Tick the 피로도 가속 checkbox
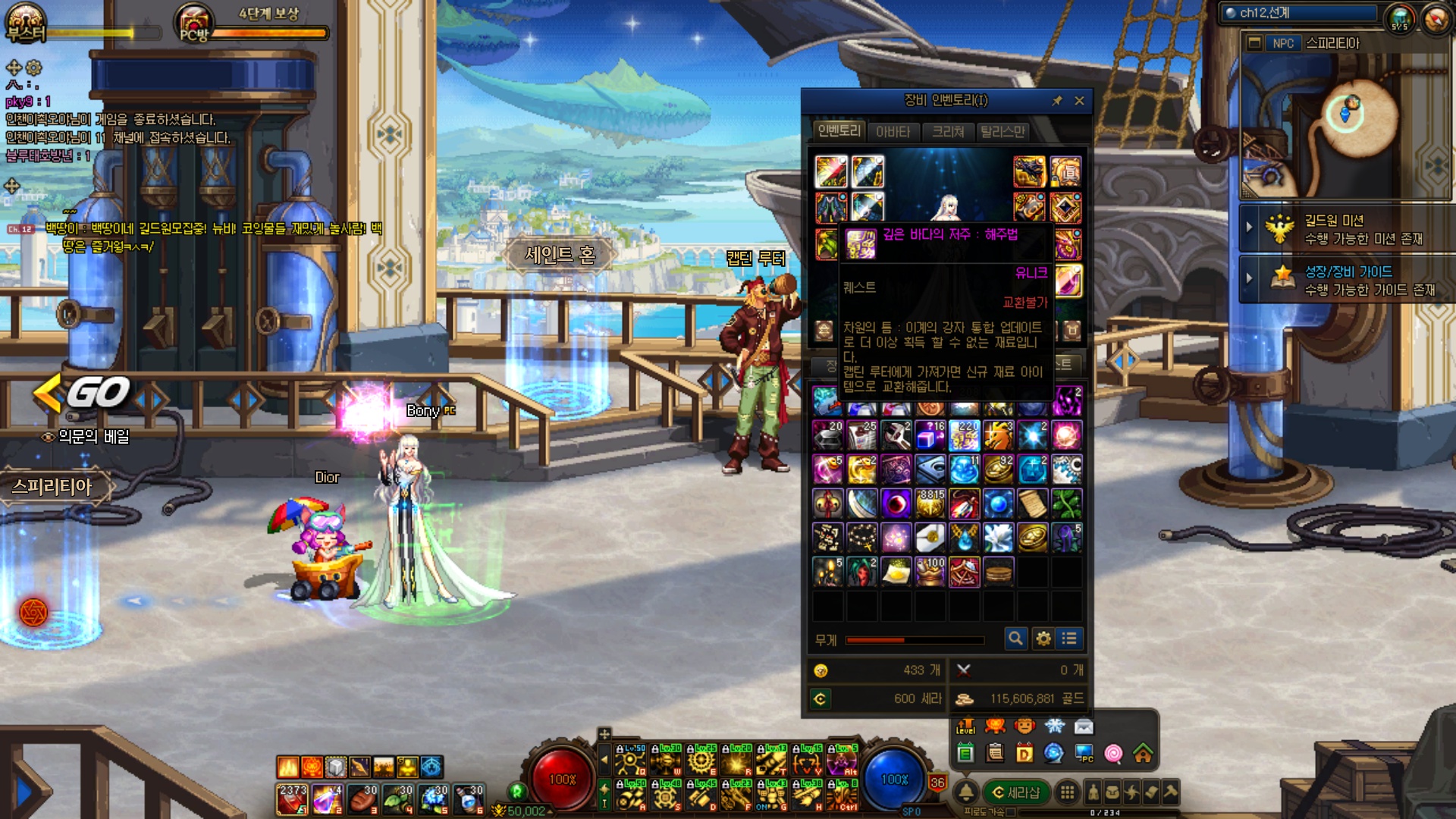The image size is (1456, 819). [x=1011, y=812]
